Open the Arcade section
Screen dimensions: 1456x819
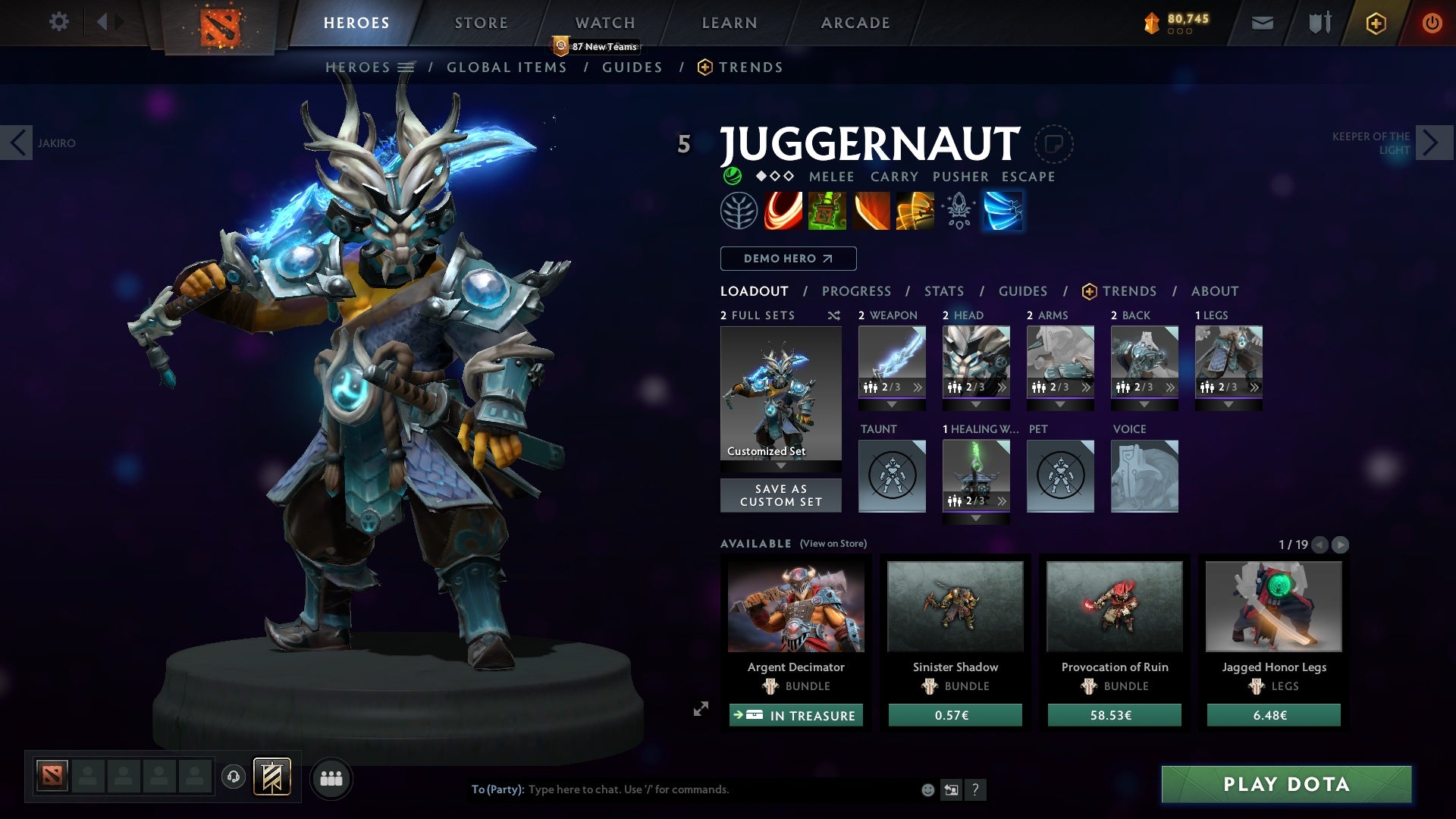pyautogui.click(x=855, y=23)
